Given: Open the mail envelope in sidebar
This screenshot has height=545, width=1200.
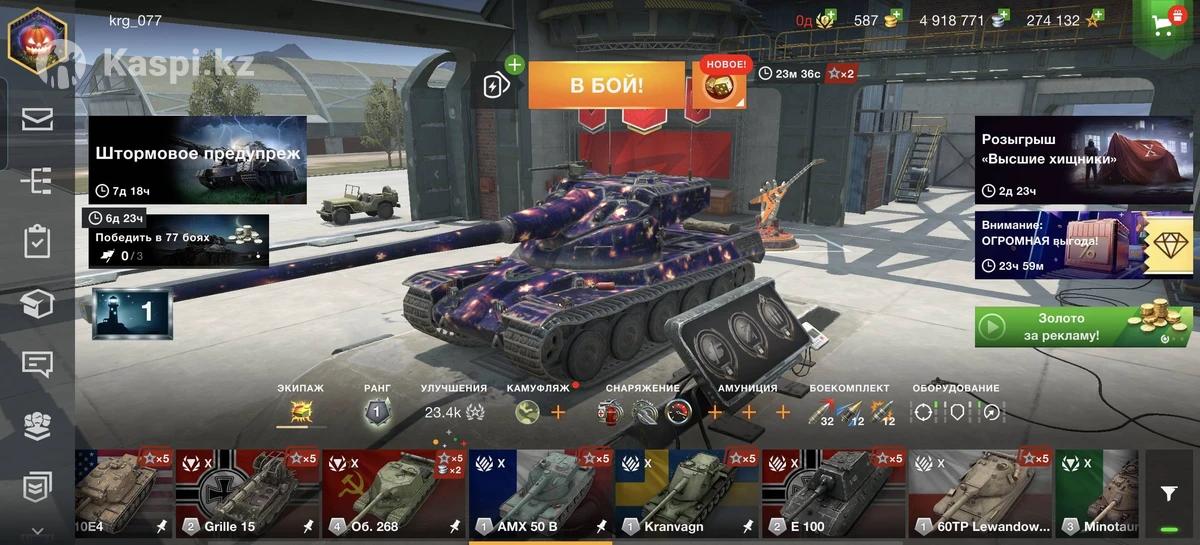Looking at the screenshot, I should pos(37,120).
